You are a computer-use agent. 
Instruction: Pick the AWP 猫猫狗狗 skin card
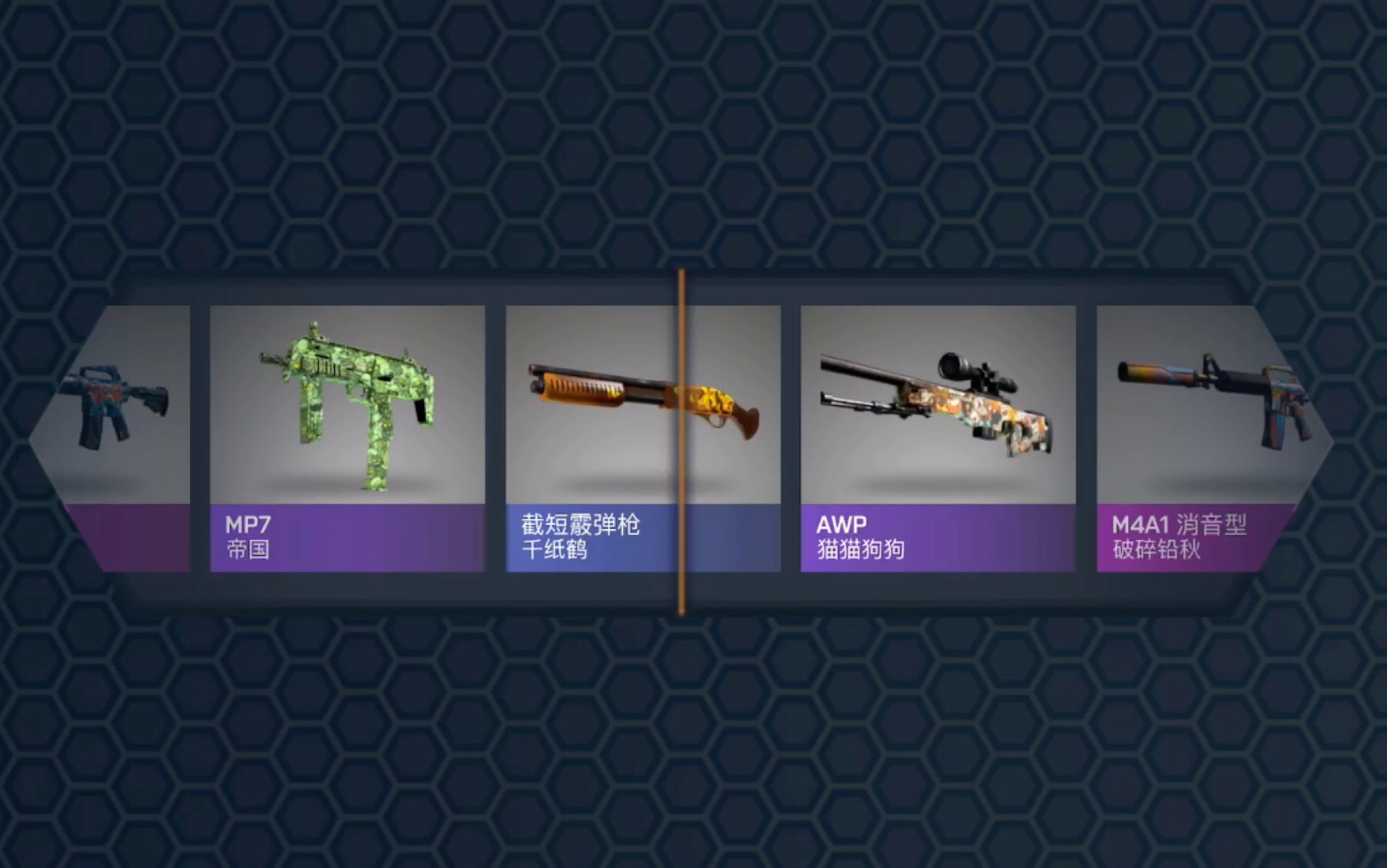937,438
